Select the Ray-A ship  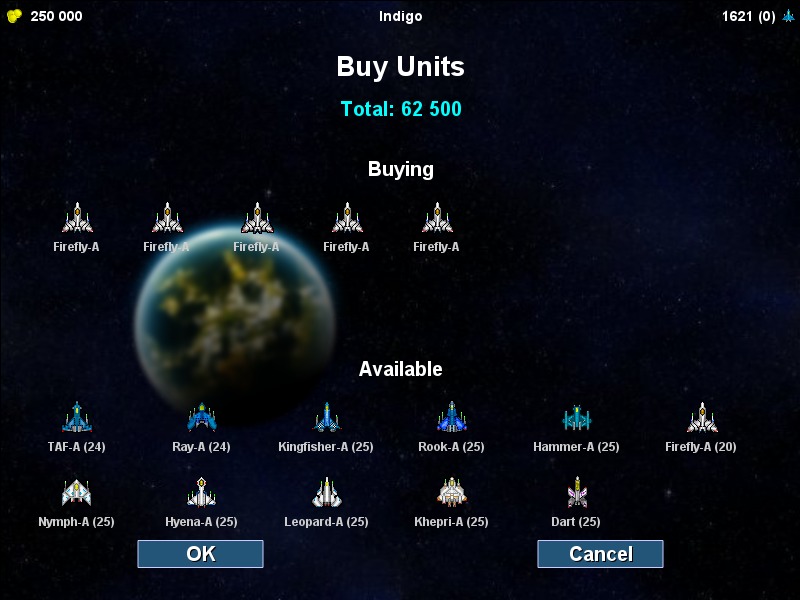201,418
